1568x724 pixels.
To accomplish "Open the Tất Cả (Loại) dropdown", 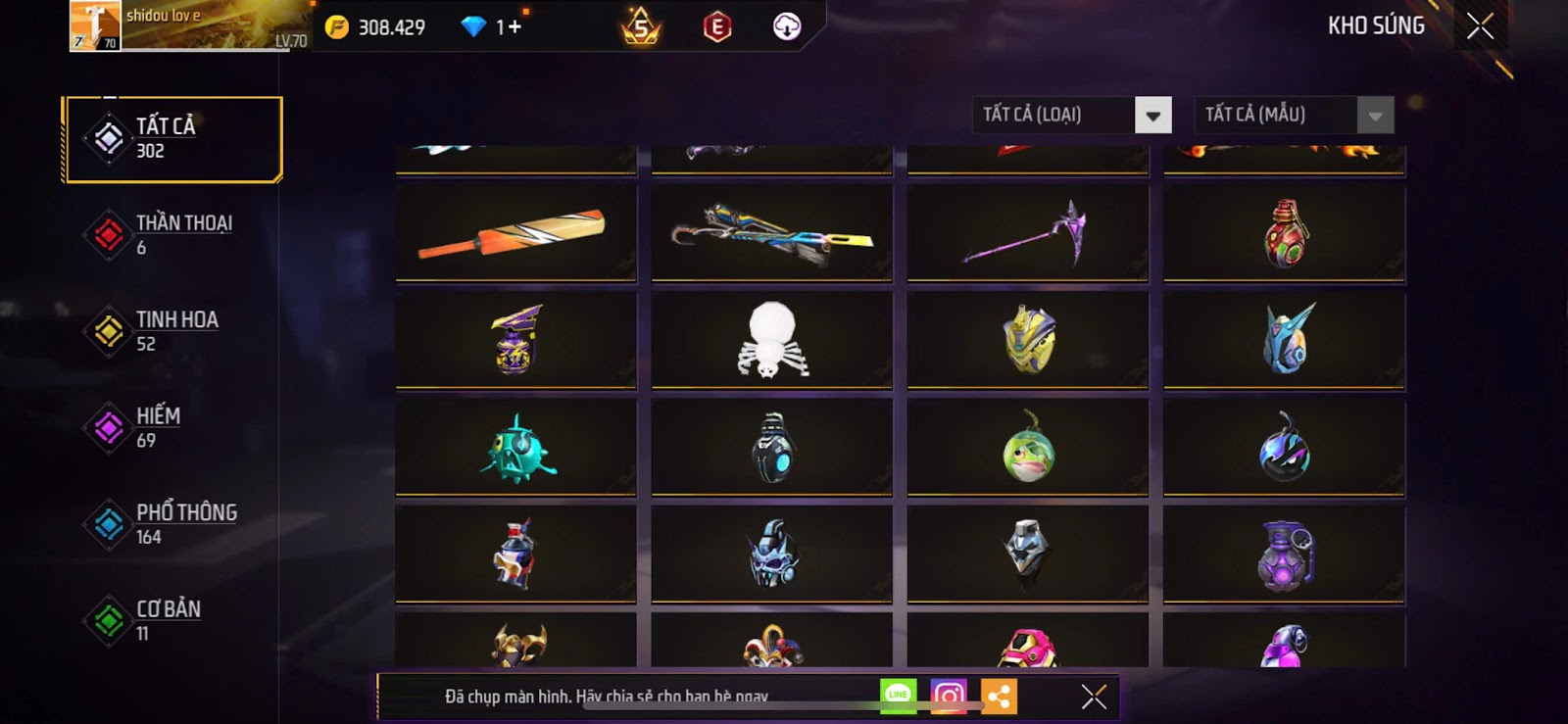I will coord(1152,115).
